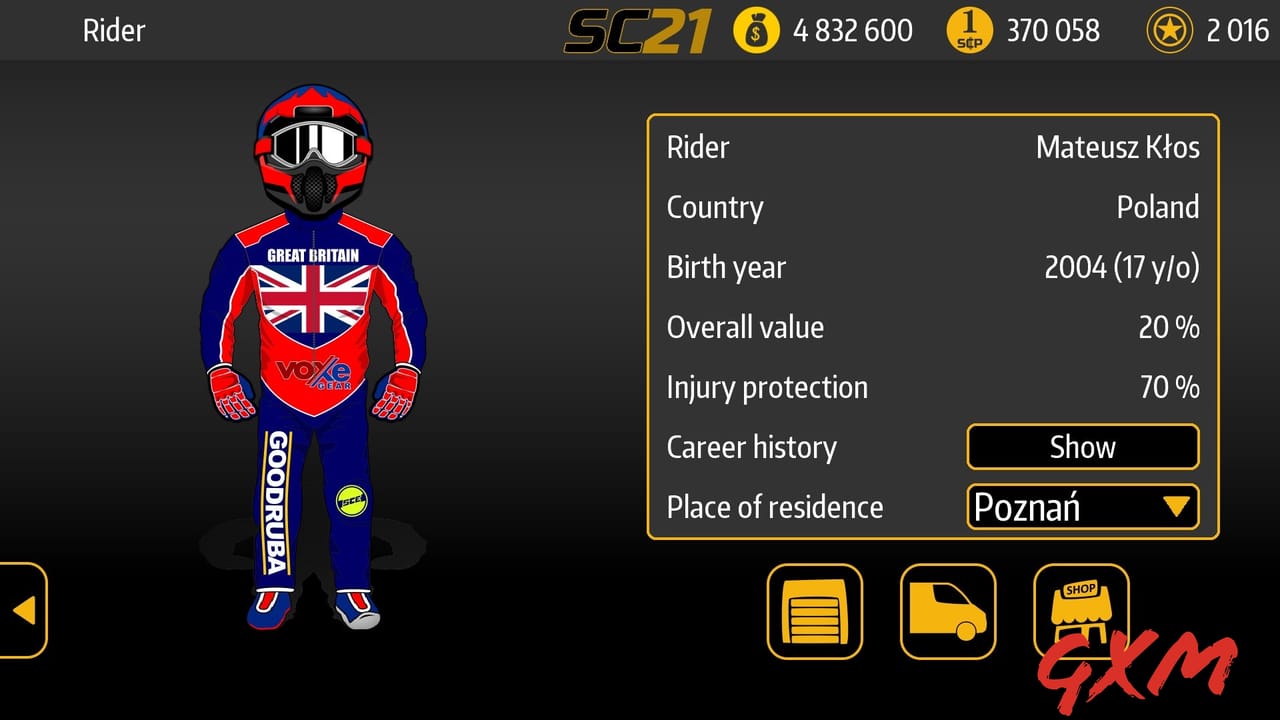
Task: Open the shop via the SHOP icon
Action: (x=1082, y=611)
